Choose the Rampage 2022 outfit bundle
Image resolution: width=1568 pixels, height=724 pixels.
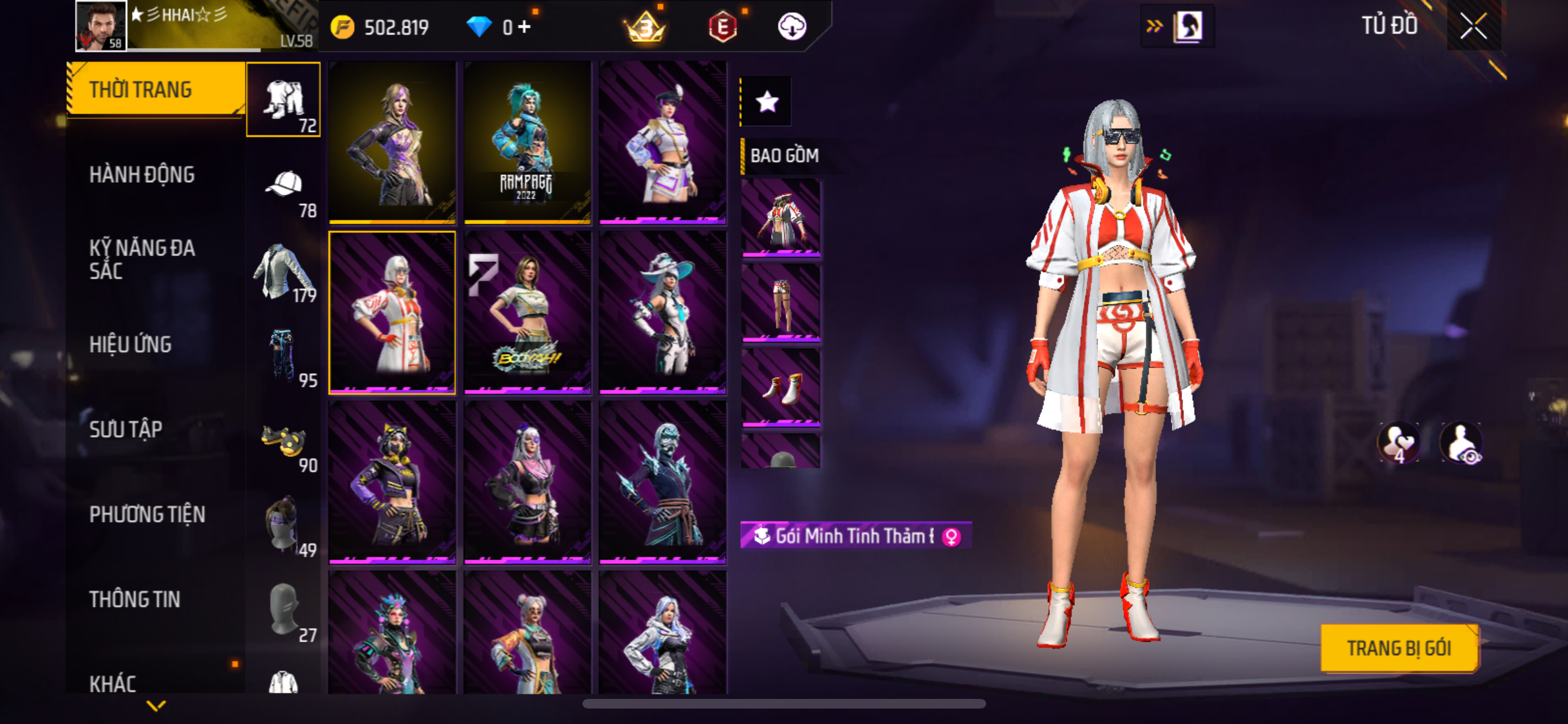pos(527,142)
